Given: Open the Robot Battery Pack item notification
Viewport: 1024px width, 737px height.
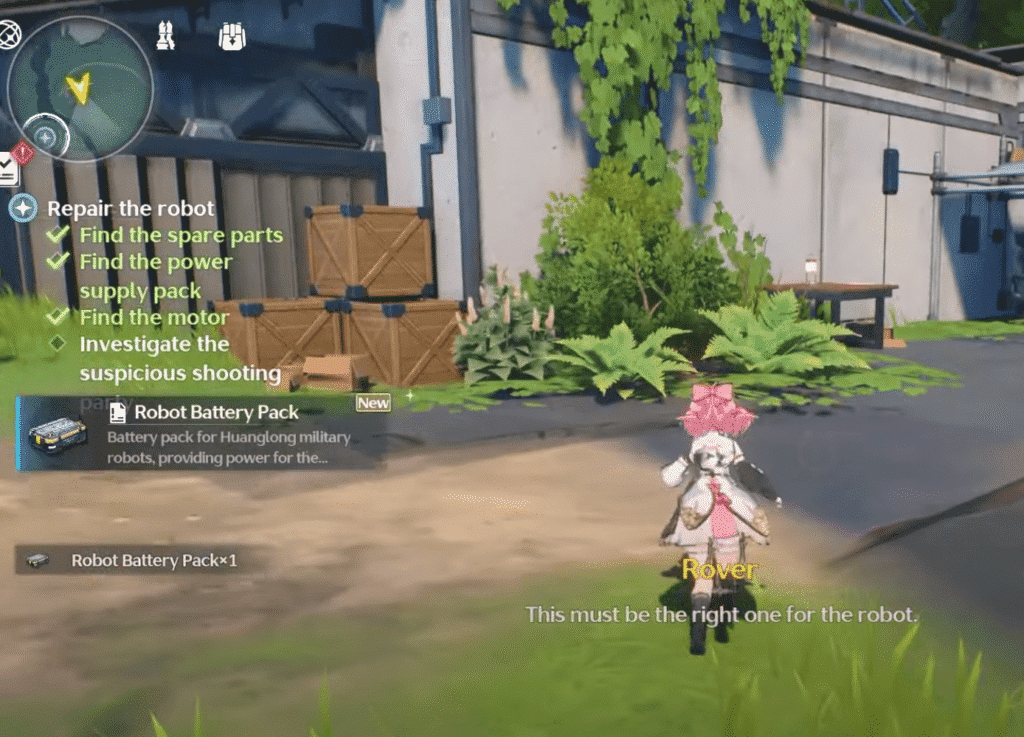Looking at the screenshot, I should [200, 432].
